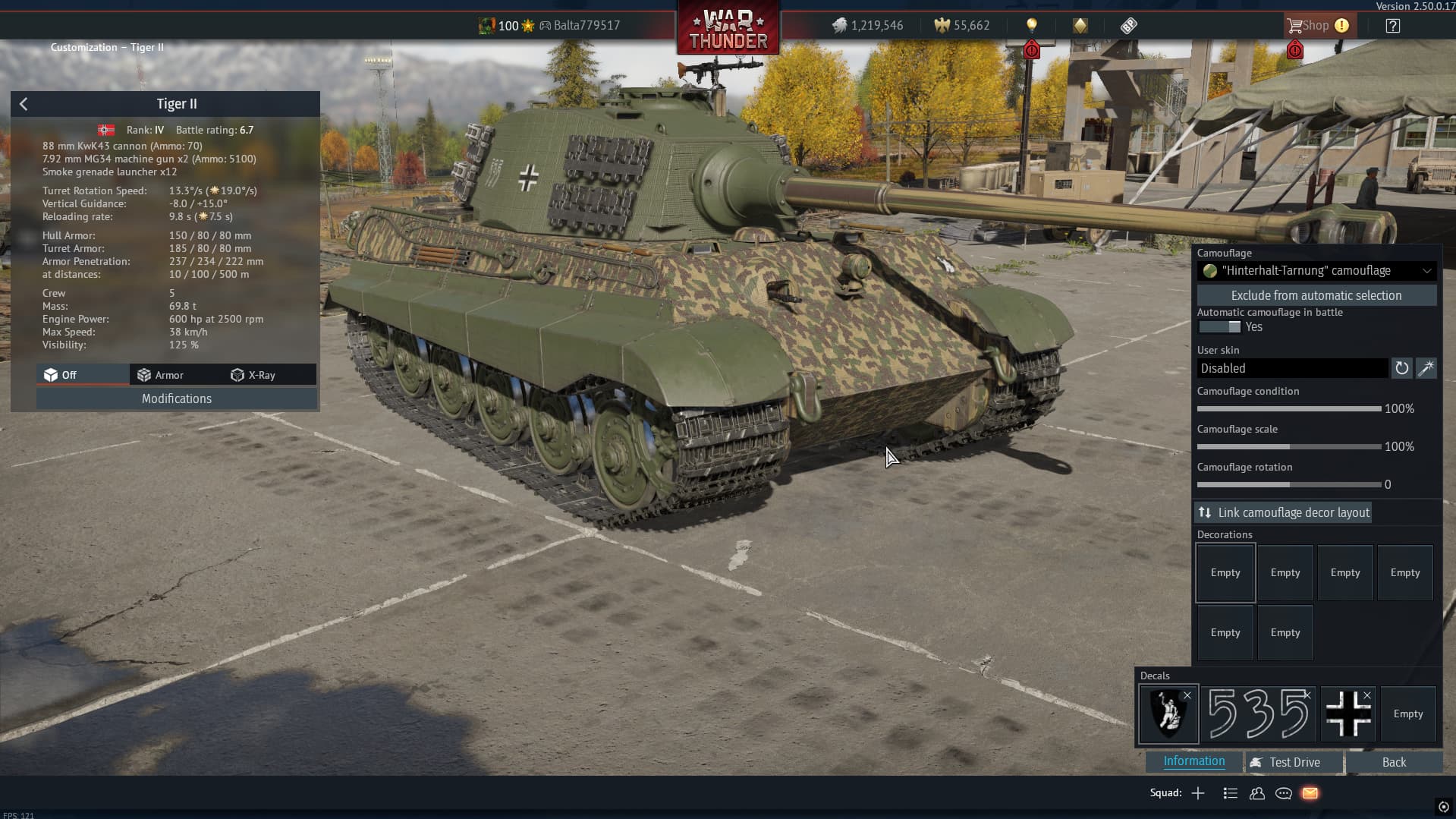The image size is (1456, 819).
Task: Click Exclude from automatic selection
Action: (1316, 295)
